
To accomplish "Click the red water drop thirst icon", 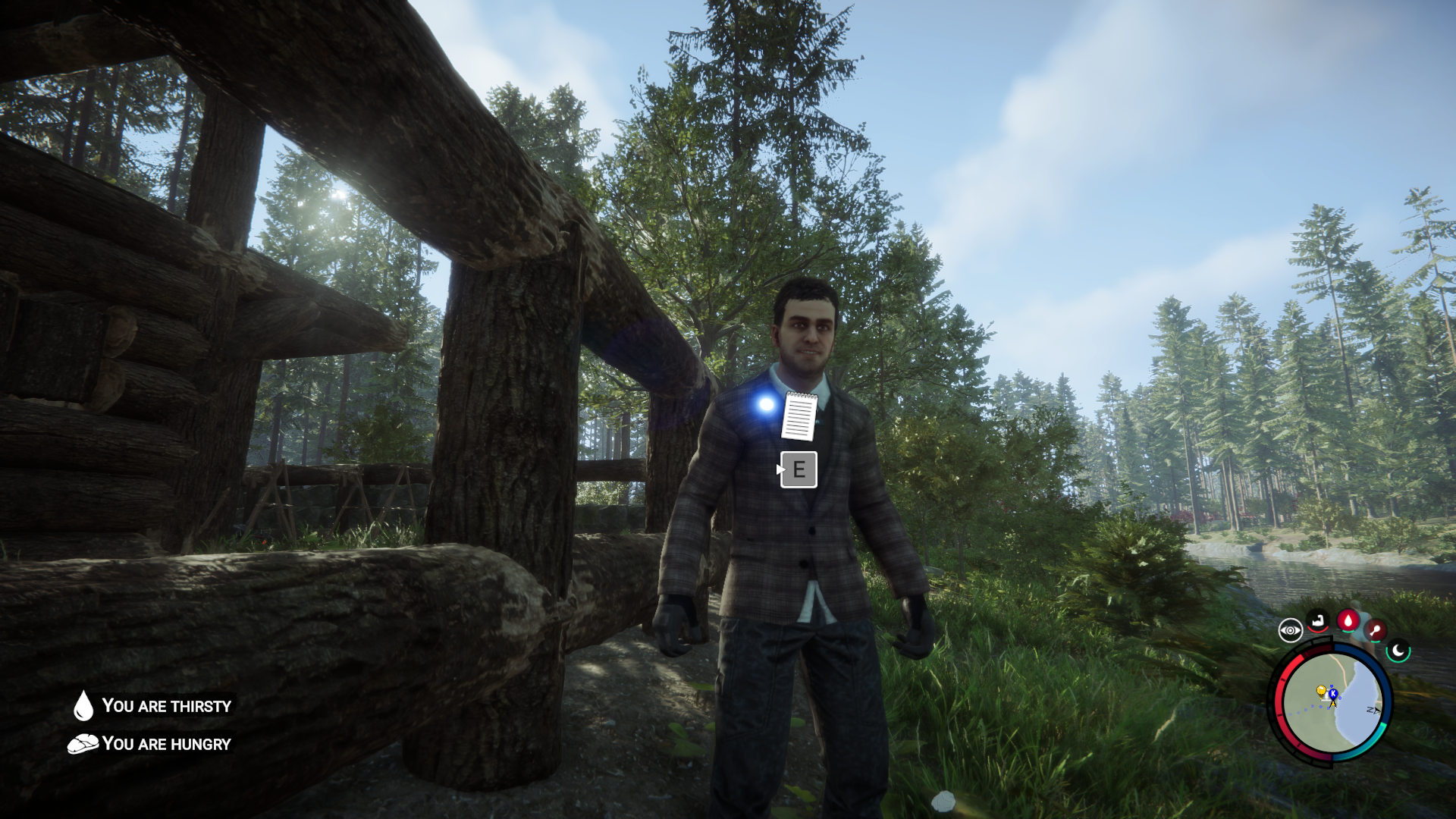I will pyautogui.click(x=1348, y=621).
